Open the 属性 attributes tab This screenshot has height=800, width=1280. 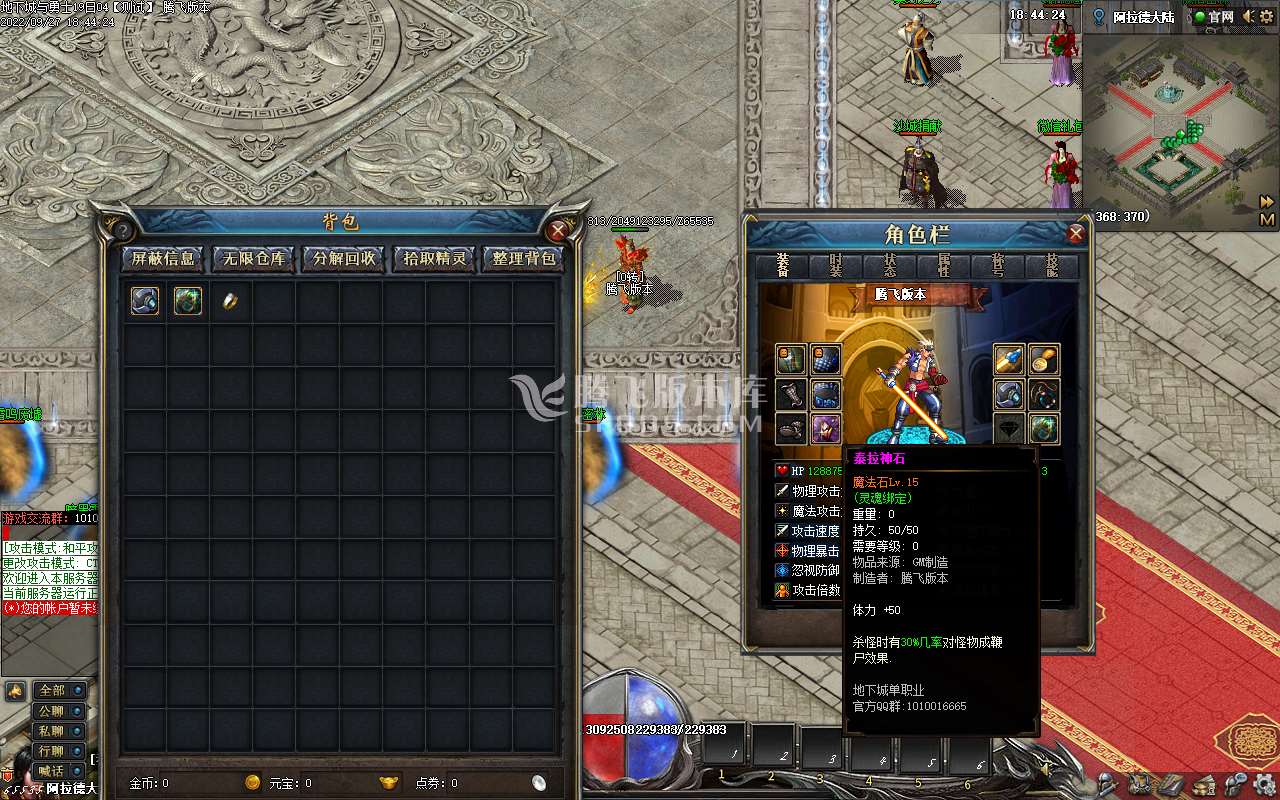tap(943, 266)
